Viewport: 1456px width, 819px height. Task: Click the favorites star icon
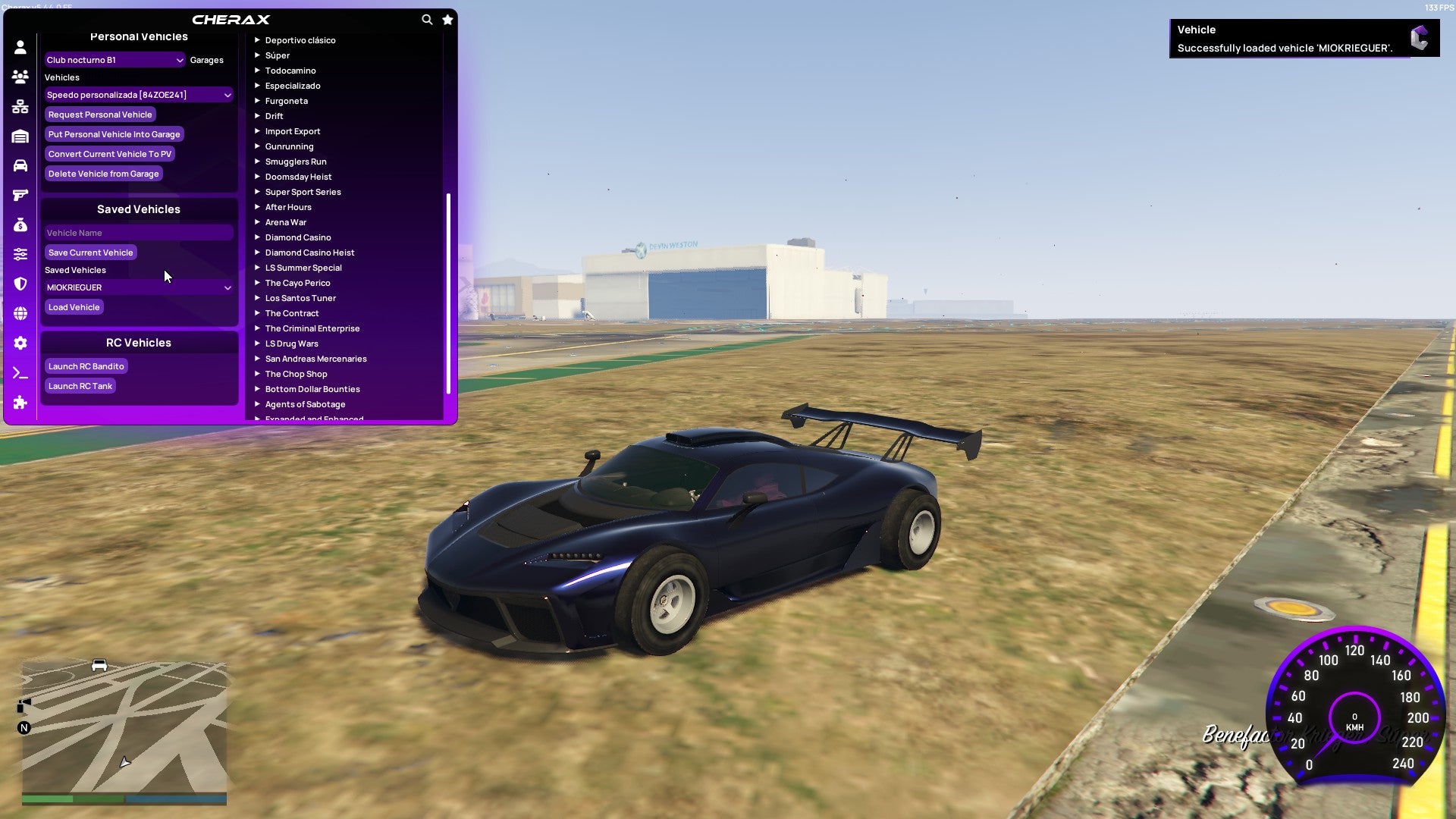(x=447, y=20)
